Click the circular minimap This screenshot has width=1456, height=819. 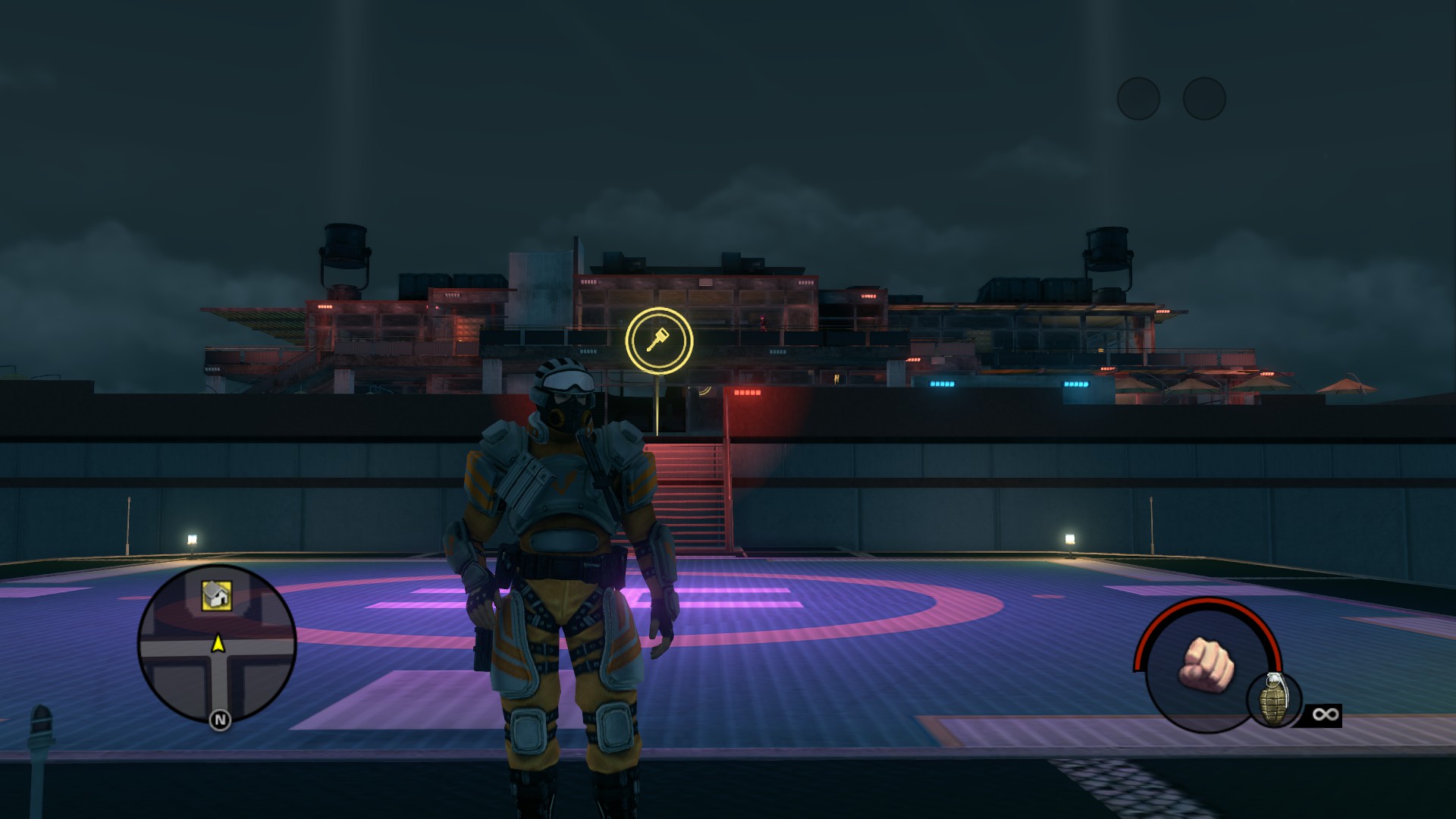tap(217, 645)
